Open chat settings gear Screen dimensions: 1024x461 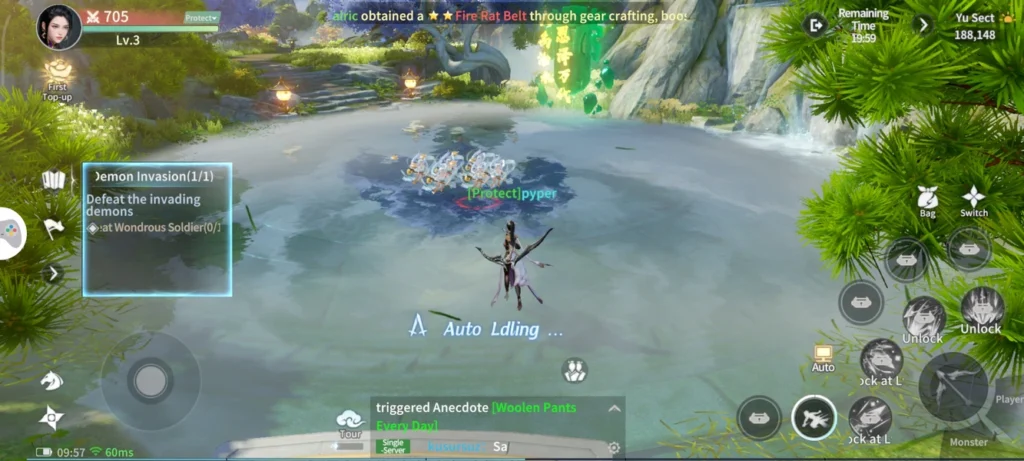pos(614,447)
